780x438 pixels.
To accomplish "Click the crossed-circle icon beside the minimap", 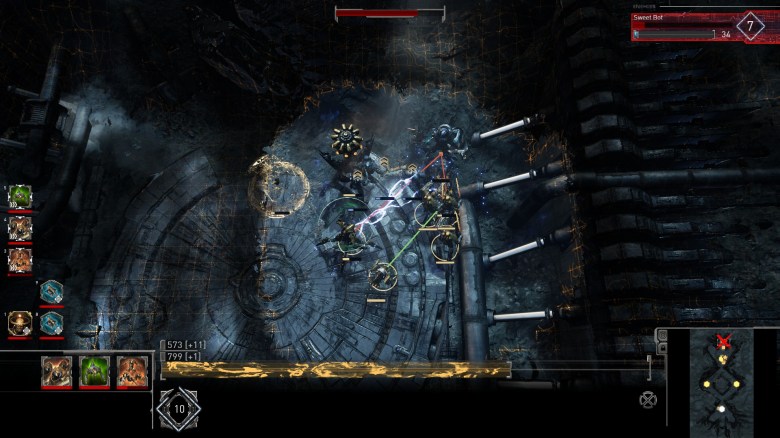I will tap(648, 400).
